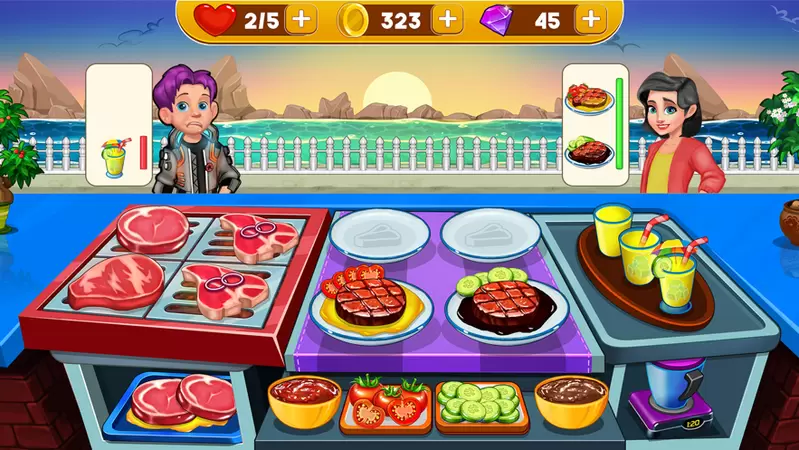This screenshot has height=450, width=799.
Task: Serve the steak plate garnished with tomatoes
Action: [x=371, y=301]
